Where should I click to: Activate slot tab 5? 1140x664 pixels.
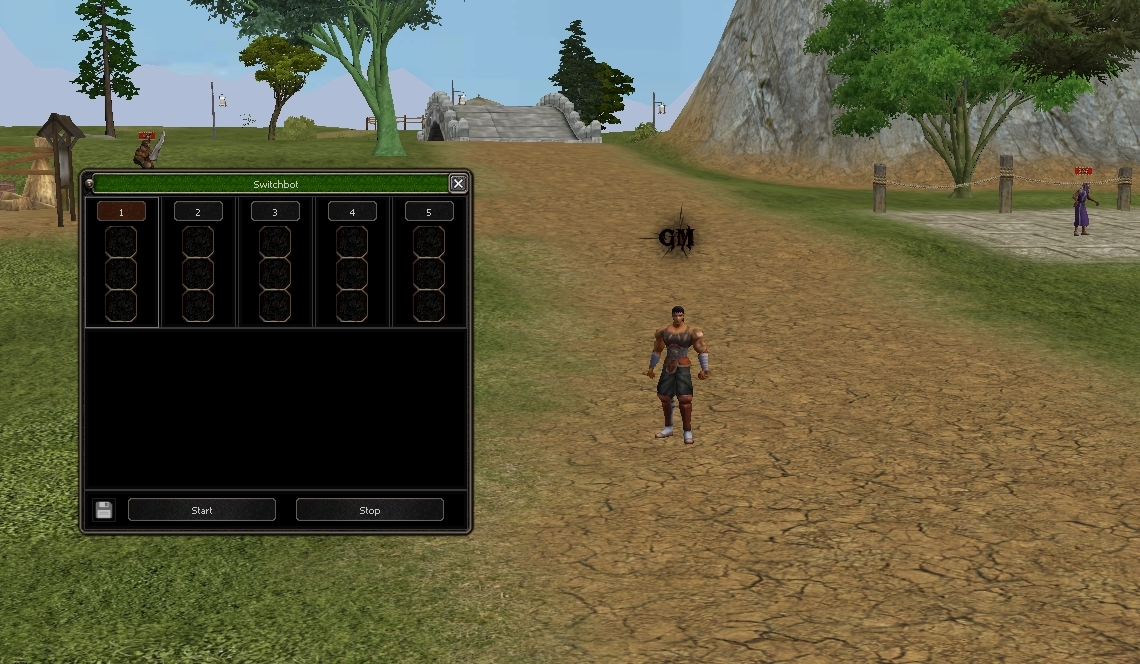coord(429,212)
